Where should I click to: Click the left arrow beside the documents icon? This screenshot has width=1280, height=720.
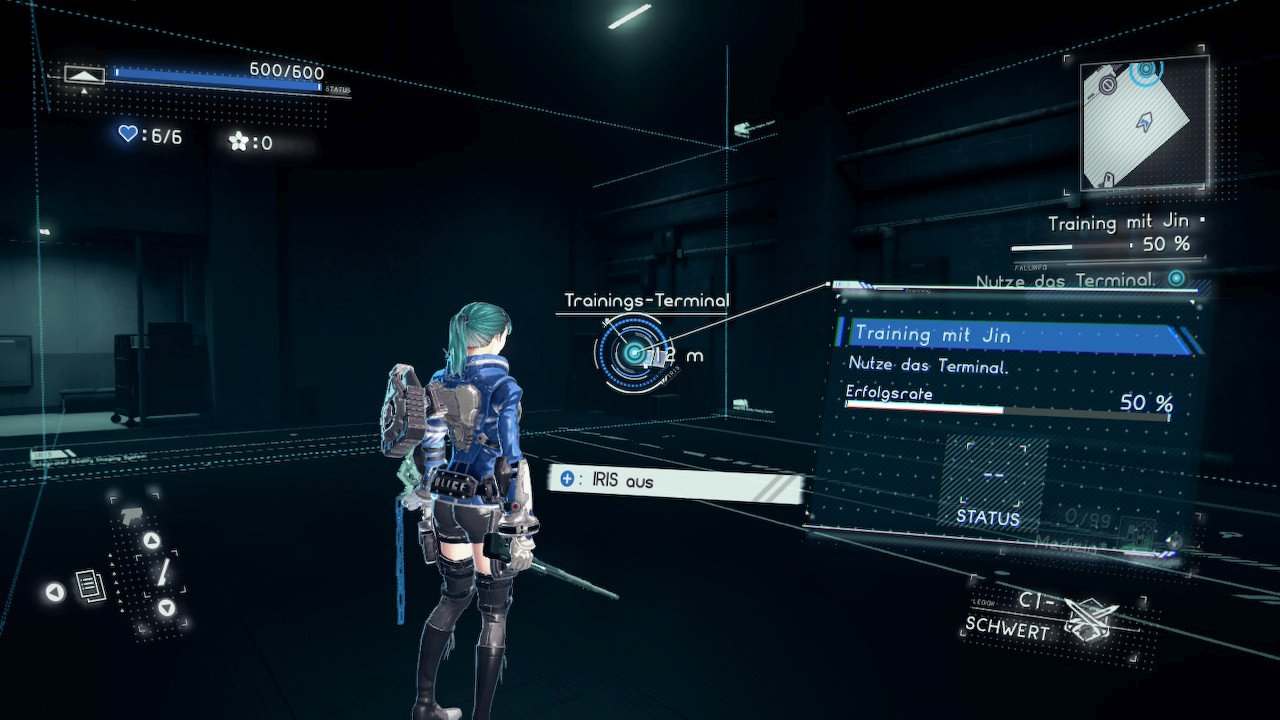[55, 593]
